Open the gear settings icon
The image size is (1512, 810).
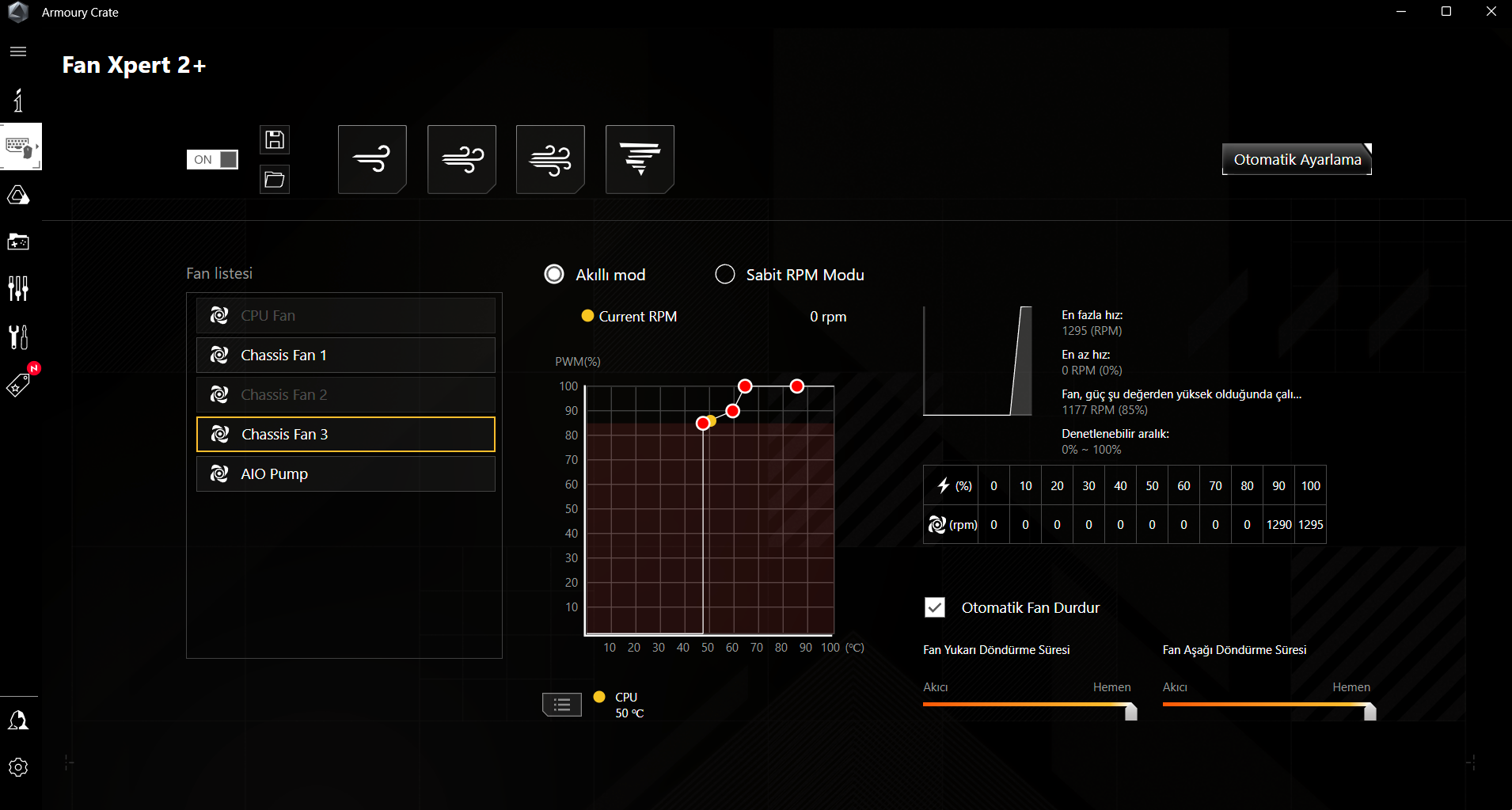click(x=18, y=767)
